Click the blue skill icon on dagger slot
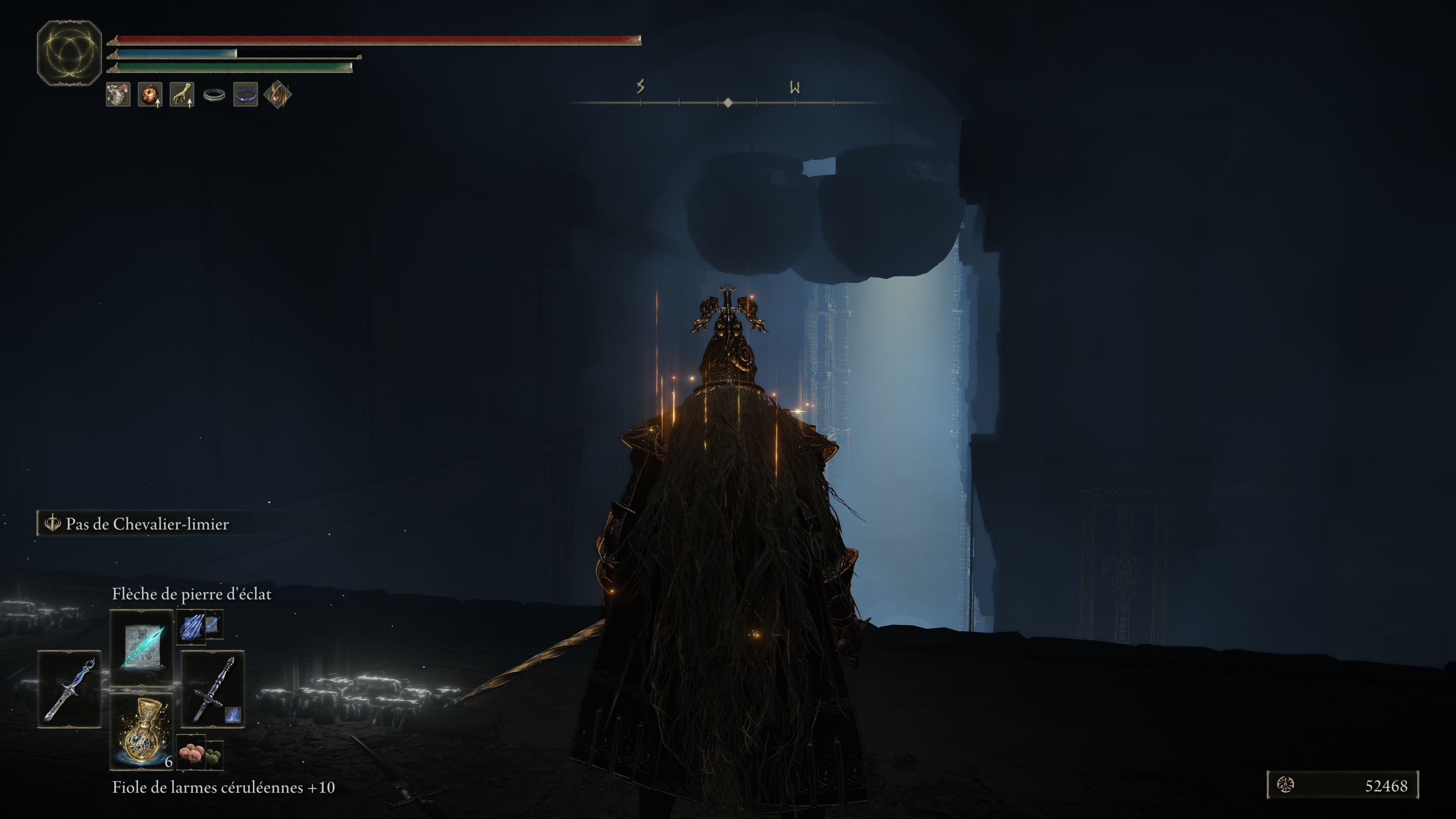 (233, 715)
